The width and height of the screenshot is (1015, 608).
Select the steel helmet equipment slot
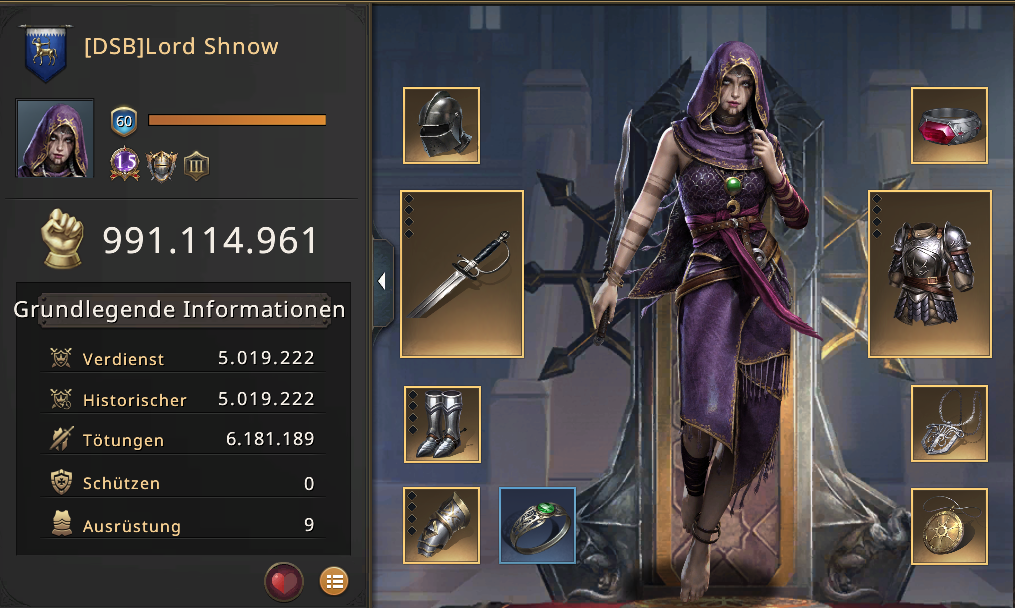[441, 125]
